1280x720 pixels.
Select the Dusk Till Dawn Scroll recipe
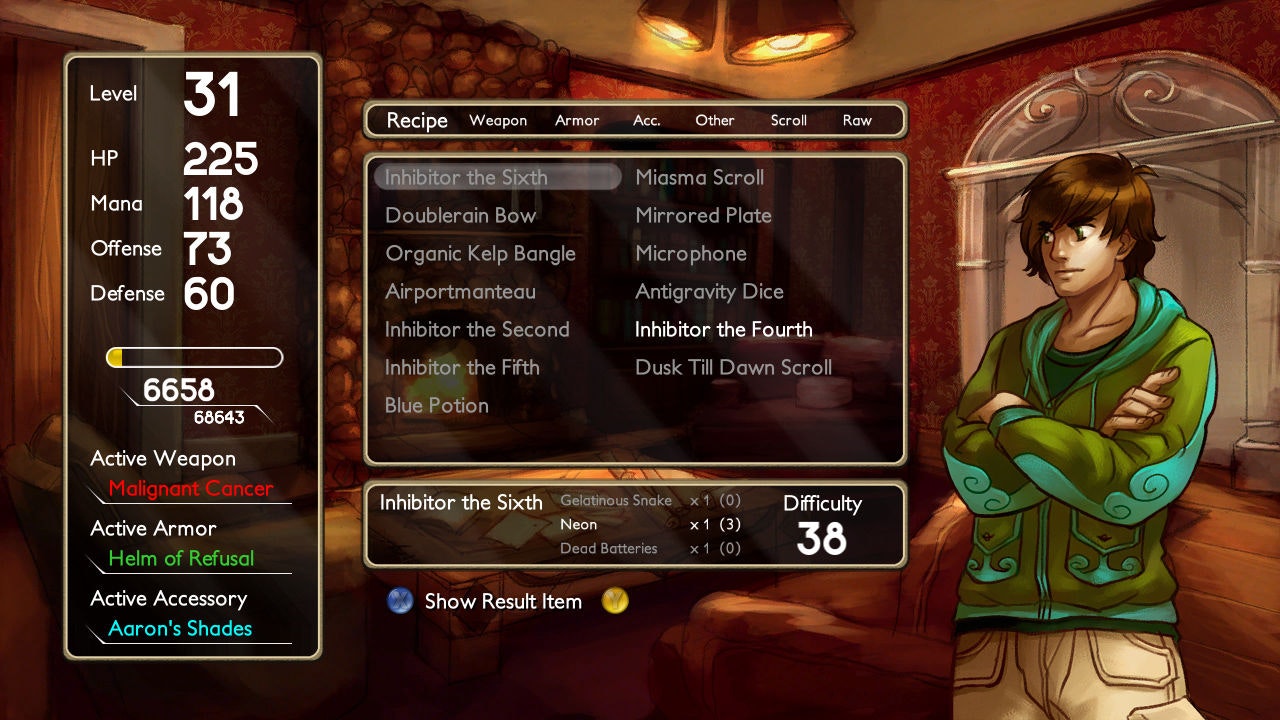(733, 368)
